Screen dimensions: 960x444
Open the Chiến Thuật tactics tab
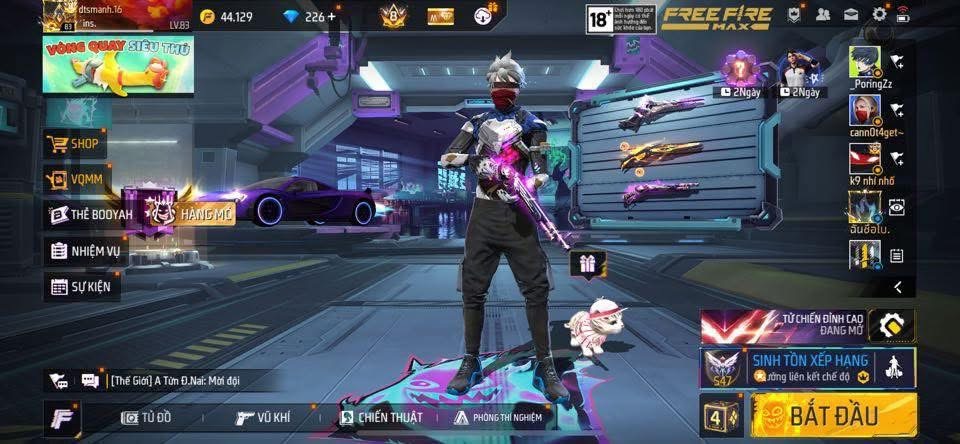tap(380, 417)
